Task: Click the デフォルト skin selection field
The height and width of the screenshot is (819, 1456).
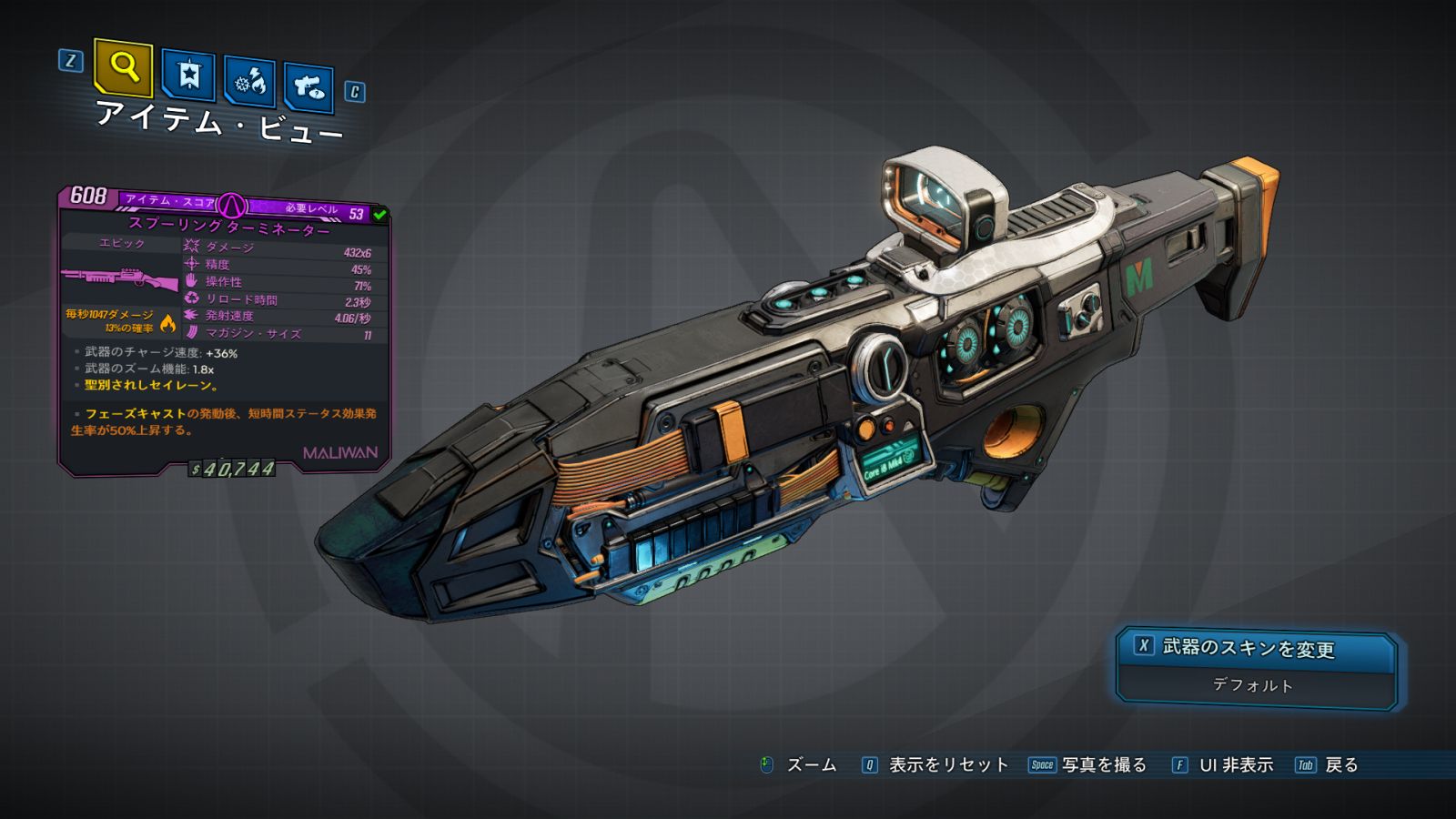Action: click(x=1253, y=685)
